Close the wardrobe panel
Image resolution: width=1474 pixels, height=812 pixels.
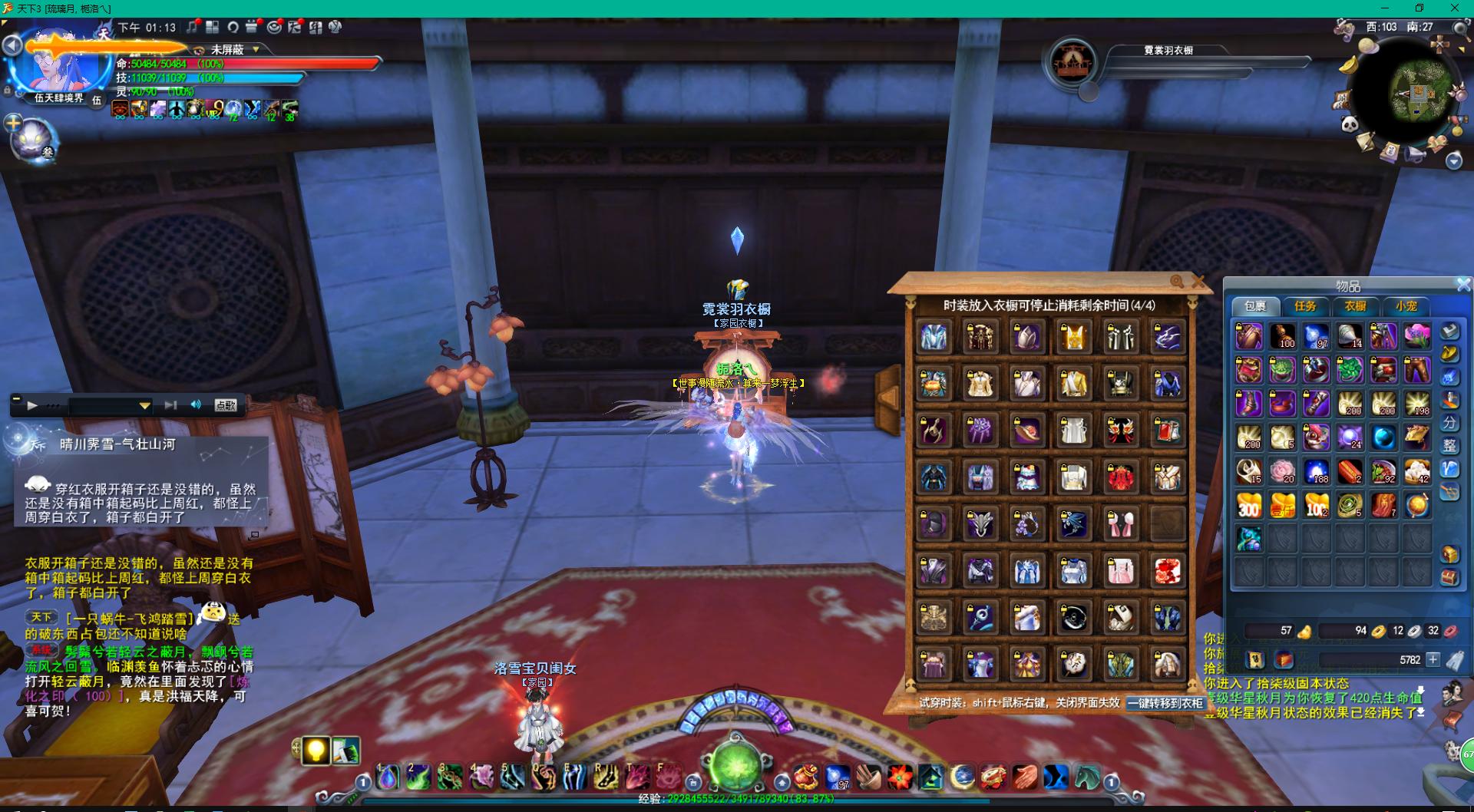click(1198, 282)
